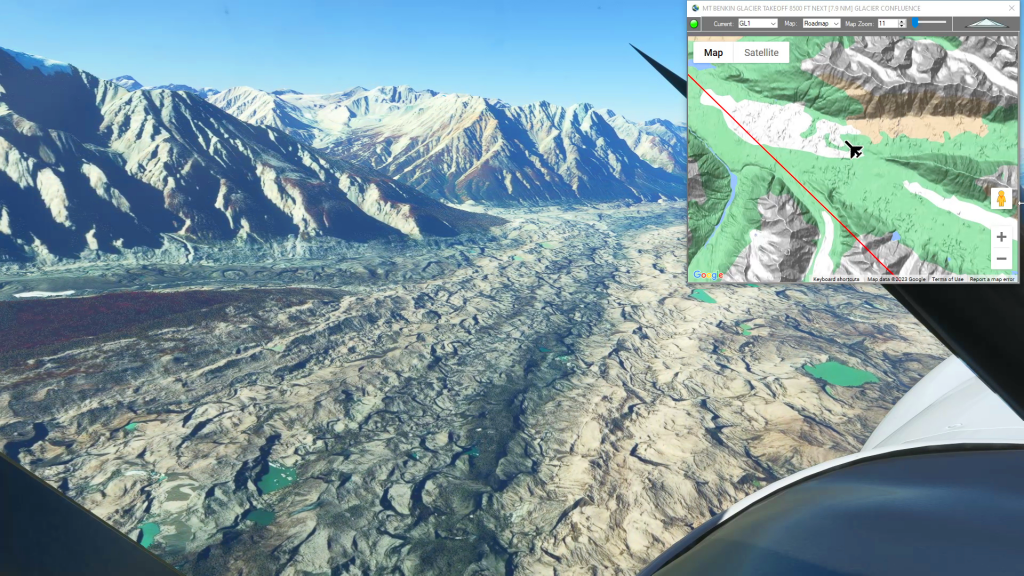This screenshot has height=576, width=1024.
Task: Zoom in with the map's plus button
Action: tap(1001, 237)
